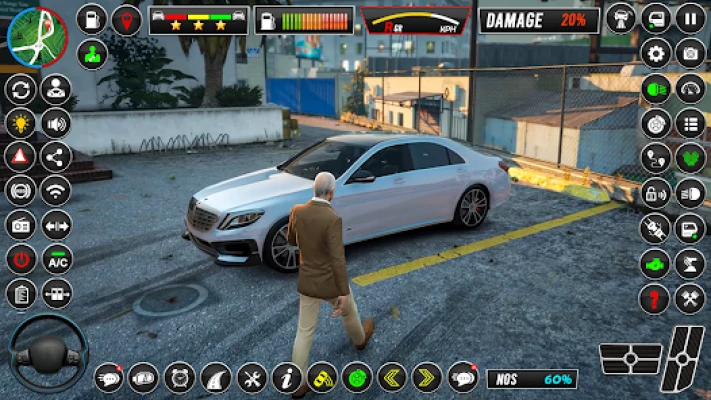Select the red map pin button
The height and width of the screenshot is (400, 711).
(x=126, y=19)
